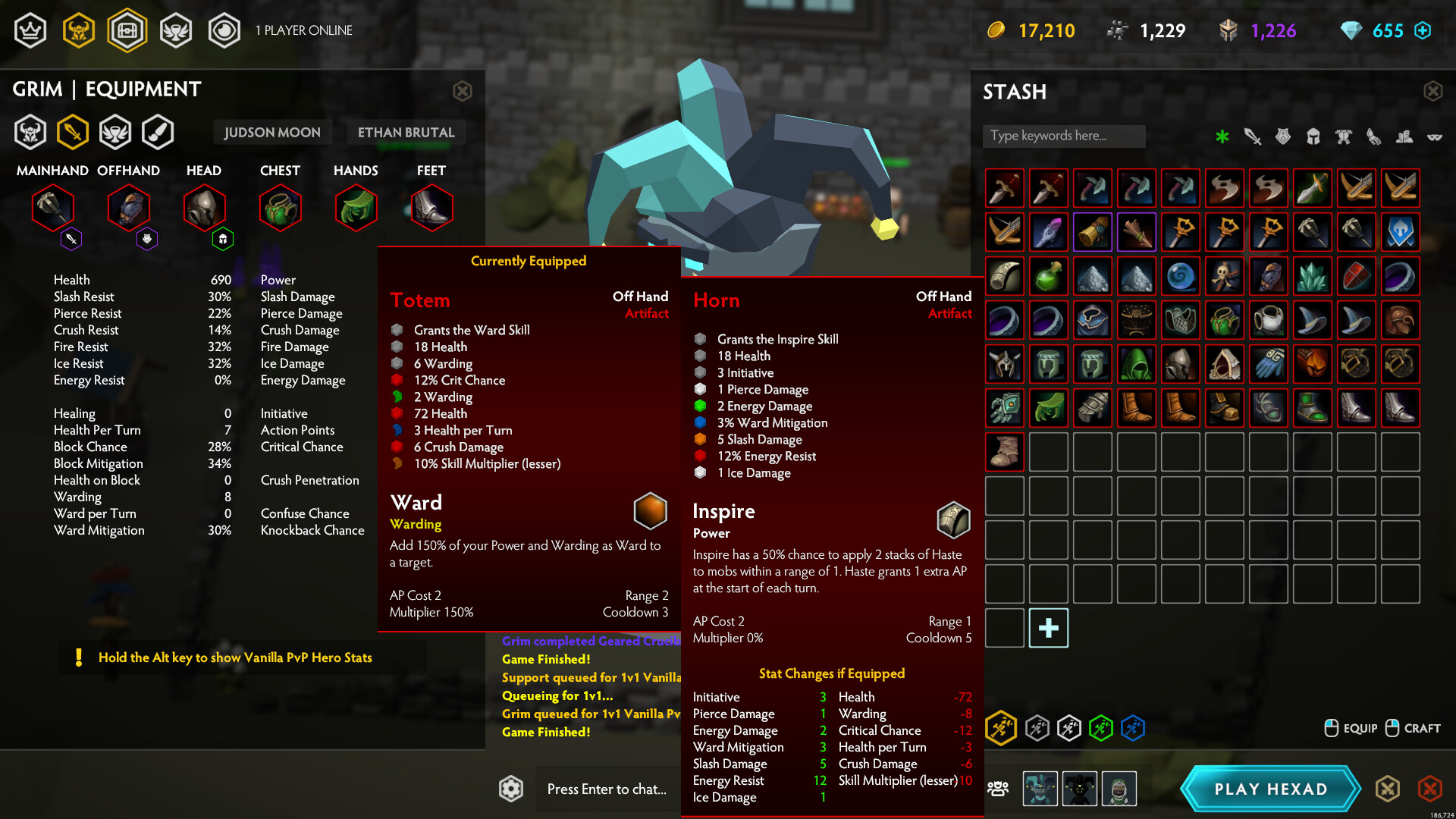Switch to the ETHAN BRUTAL tab

pos(406,132)
